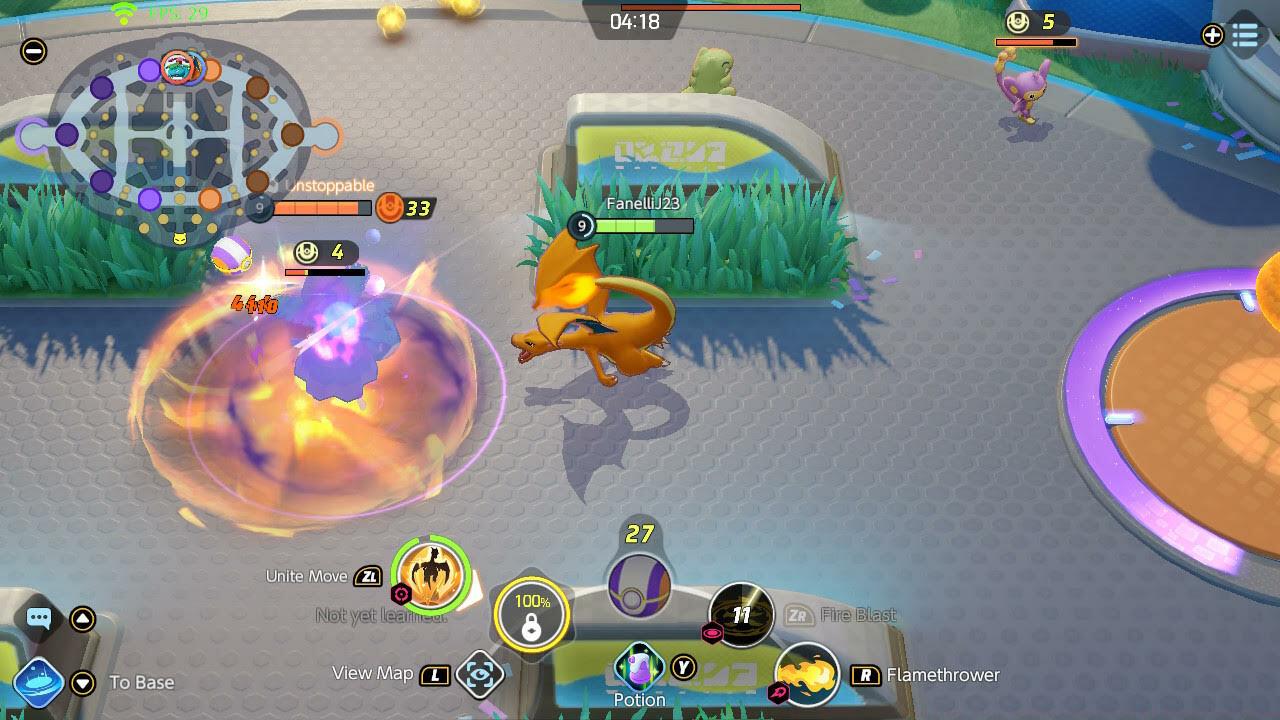The width and height of the screenshot is (1280, 720).
Task: Activate the Unite Move ability icon
Action: click(x=432, y=575)
